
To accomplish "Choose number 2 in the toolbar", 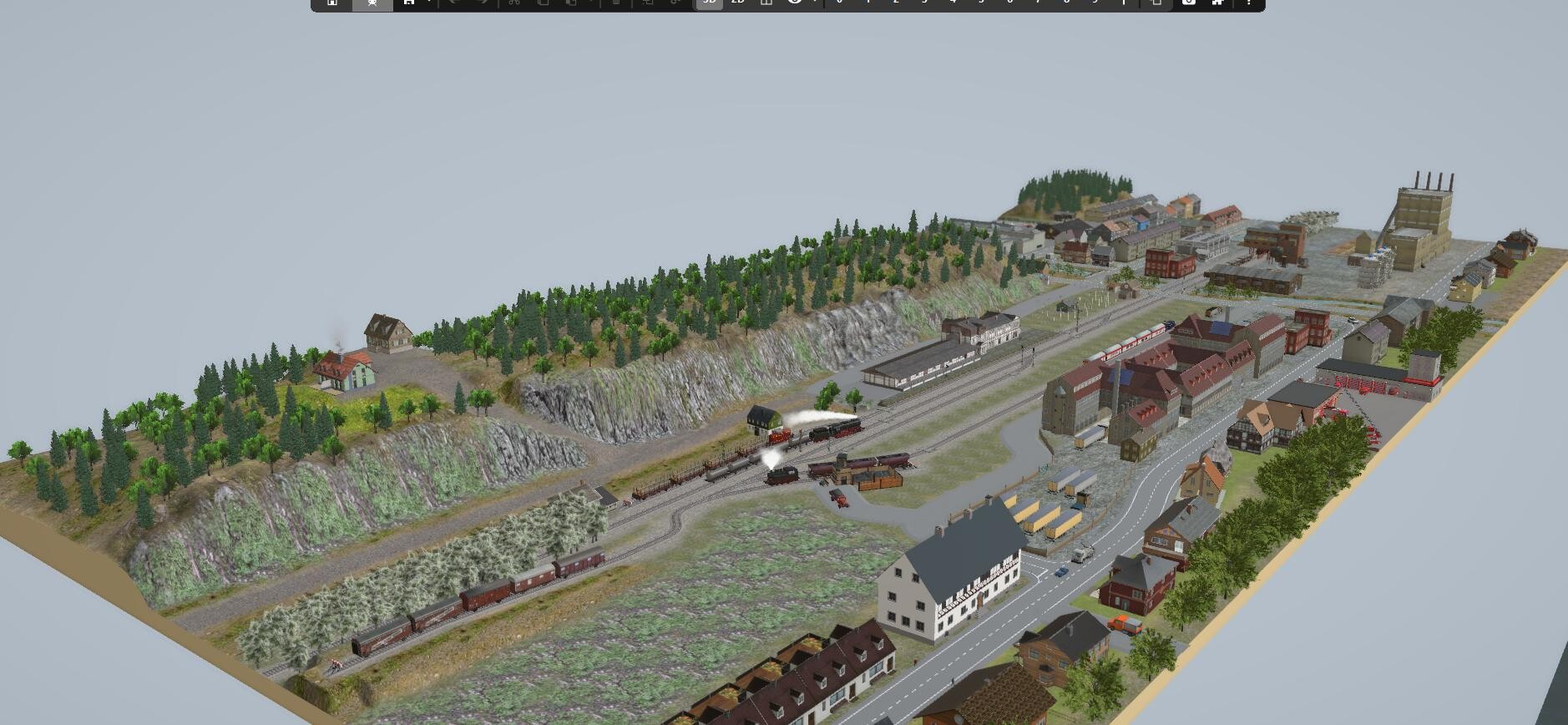I will 896,3.
